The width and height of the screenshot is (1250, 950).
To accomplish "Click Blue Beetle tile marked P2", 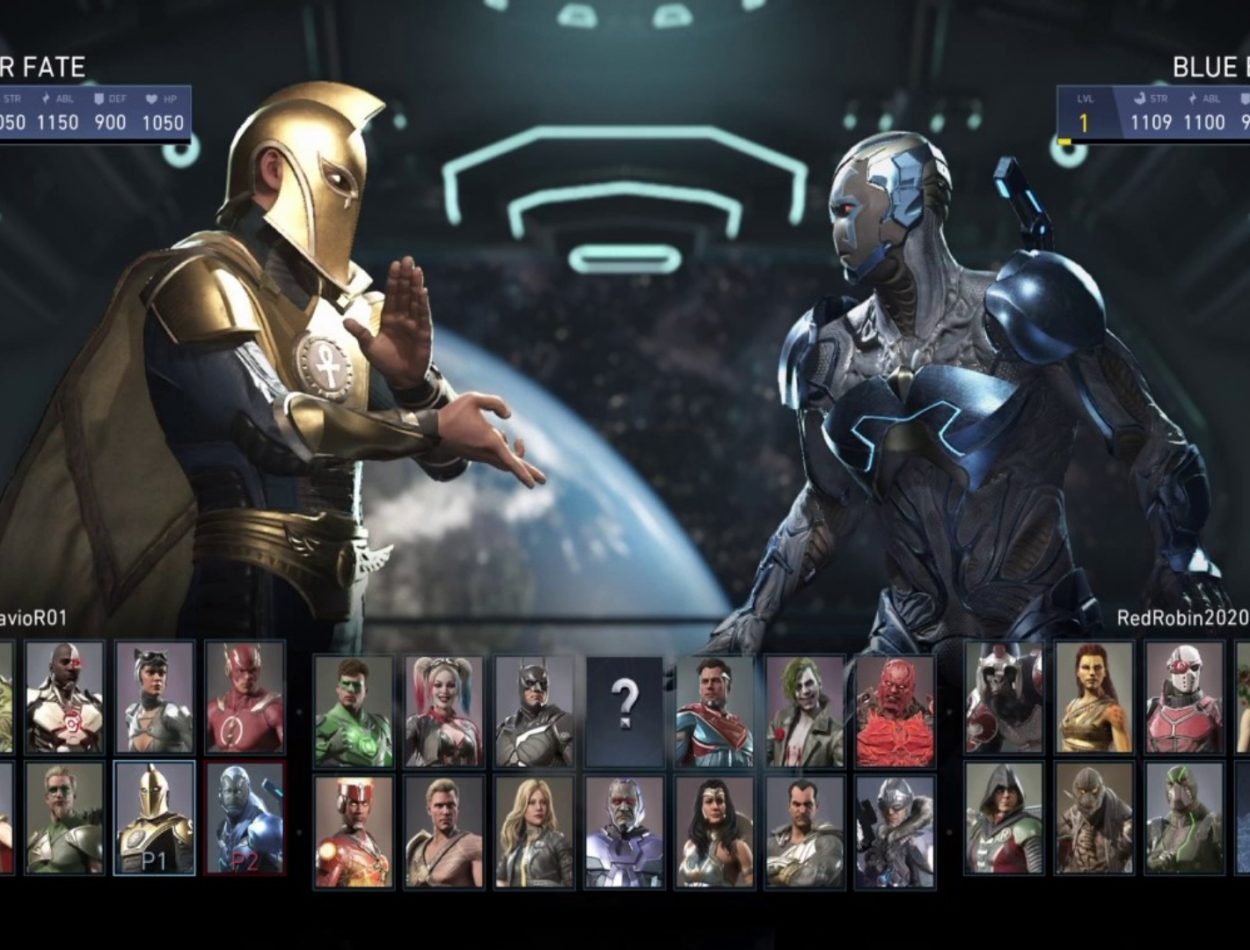I will click(x=244, y=817).
